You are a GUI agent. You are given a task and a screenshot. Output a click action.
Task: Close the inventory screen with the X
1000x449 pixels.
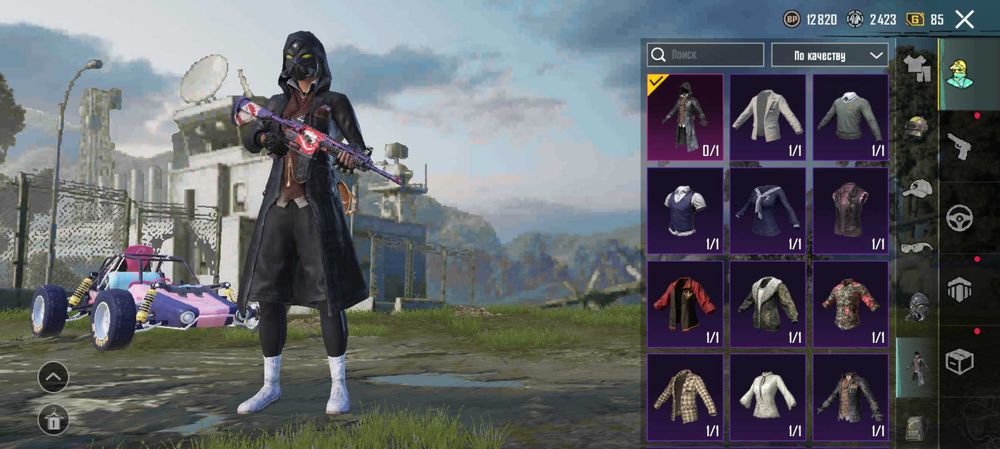point(964,19)
